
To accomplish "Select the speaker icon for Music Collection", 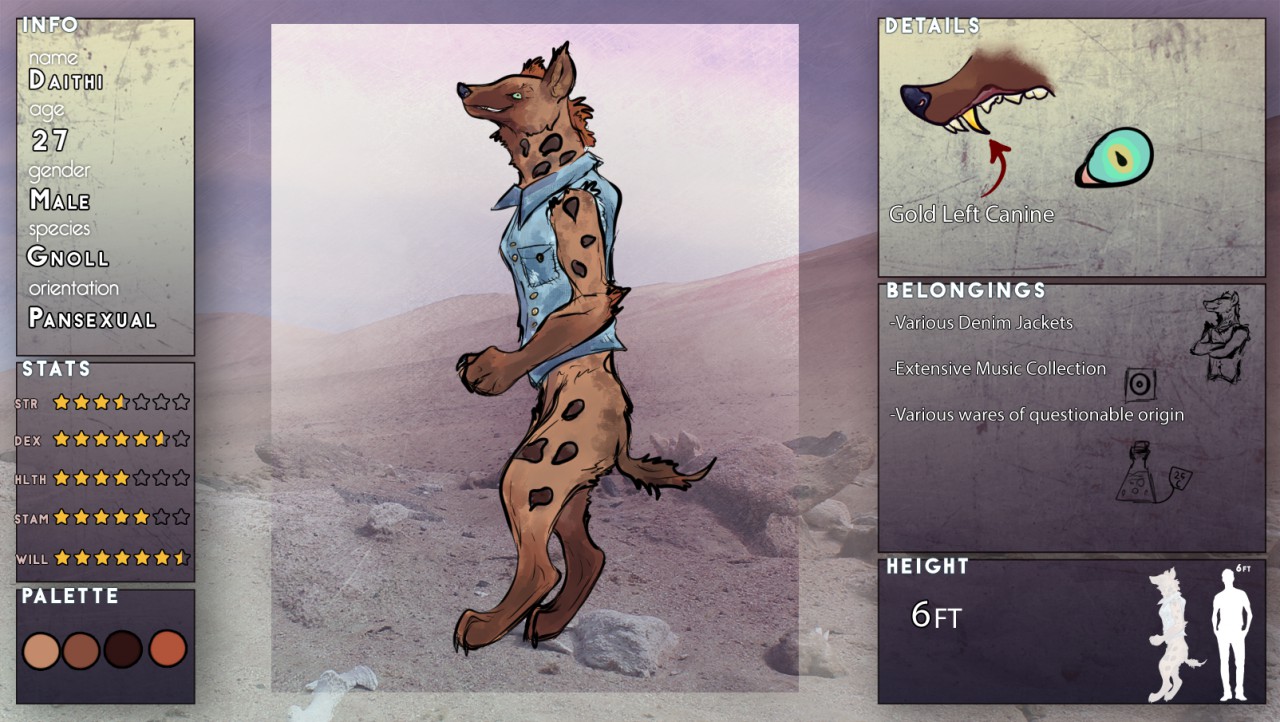I will (x=1140, y=384).
